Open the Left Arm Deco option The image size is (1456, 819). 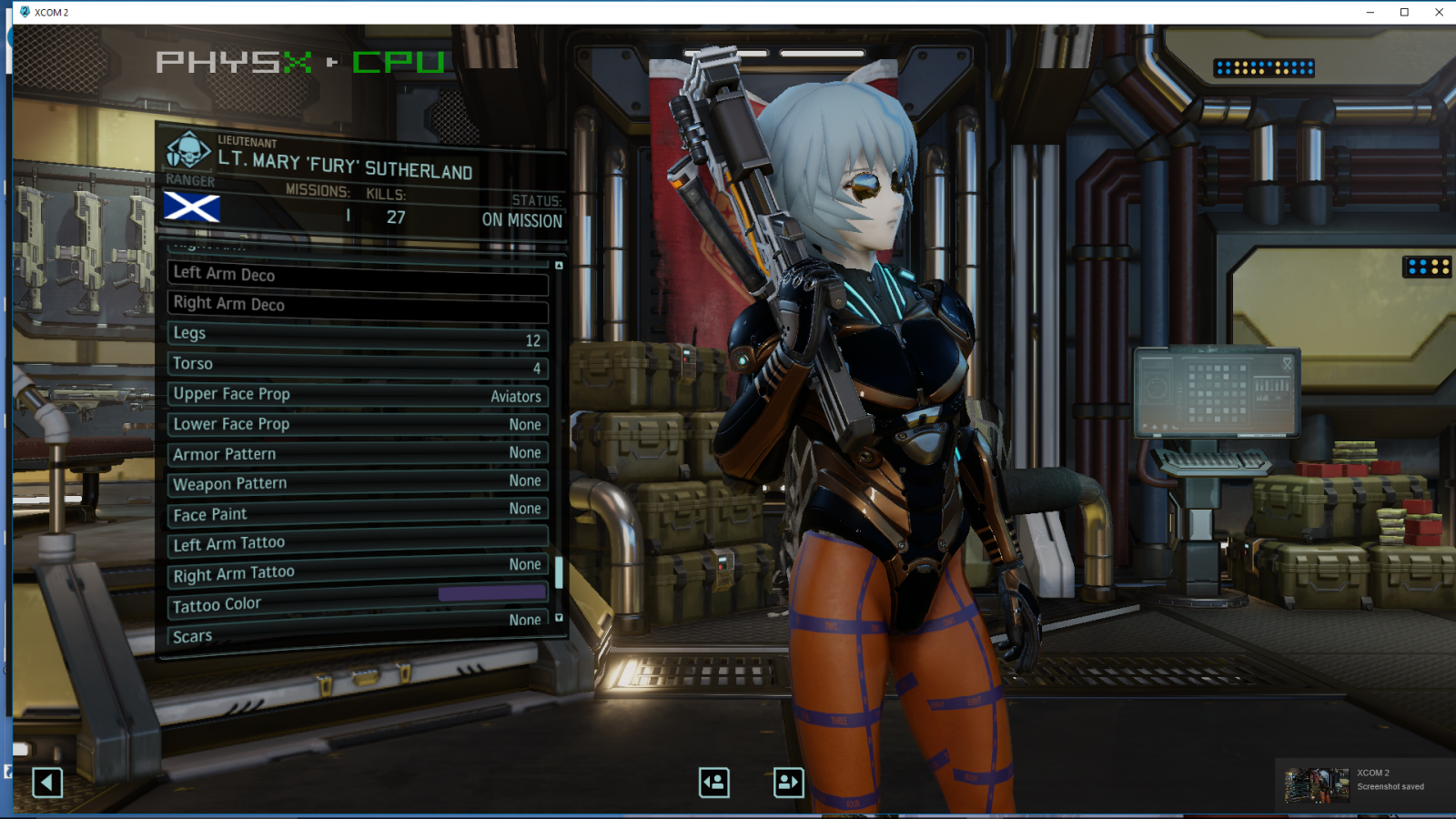[x=355, y=277]
